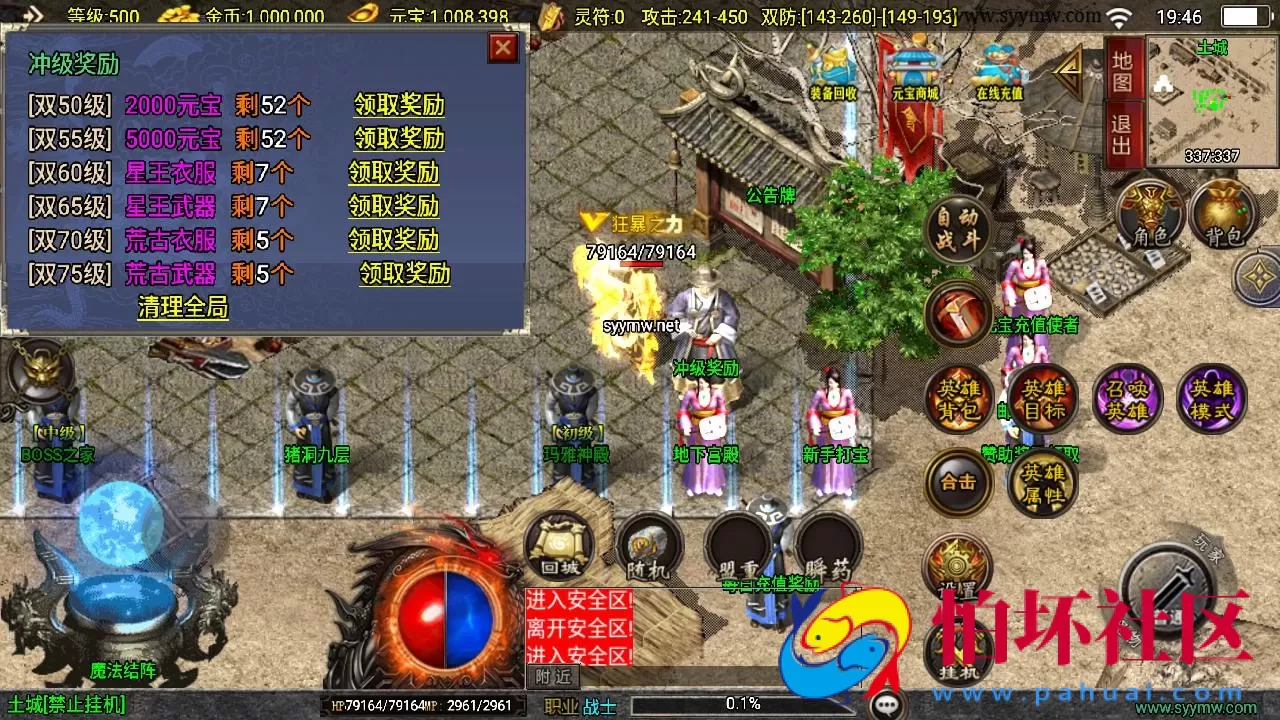Enable the 自动战斗 auto battle toggle
Viewport: 1280px width, 720px height.
(x=958, y=230)
